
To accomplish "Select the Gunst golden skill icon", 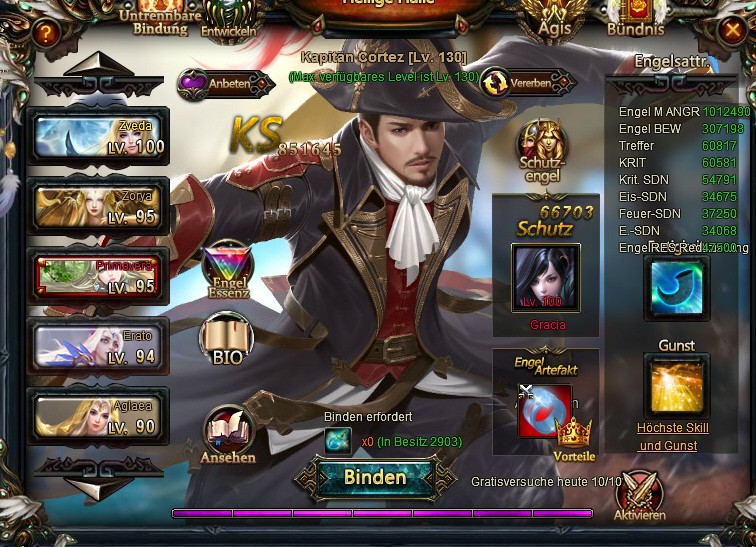I will coord(676,385).
